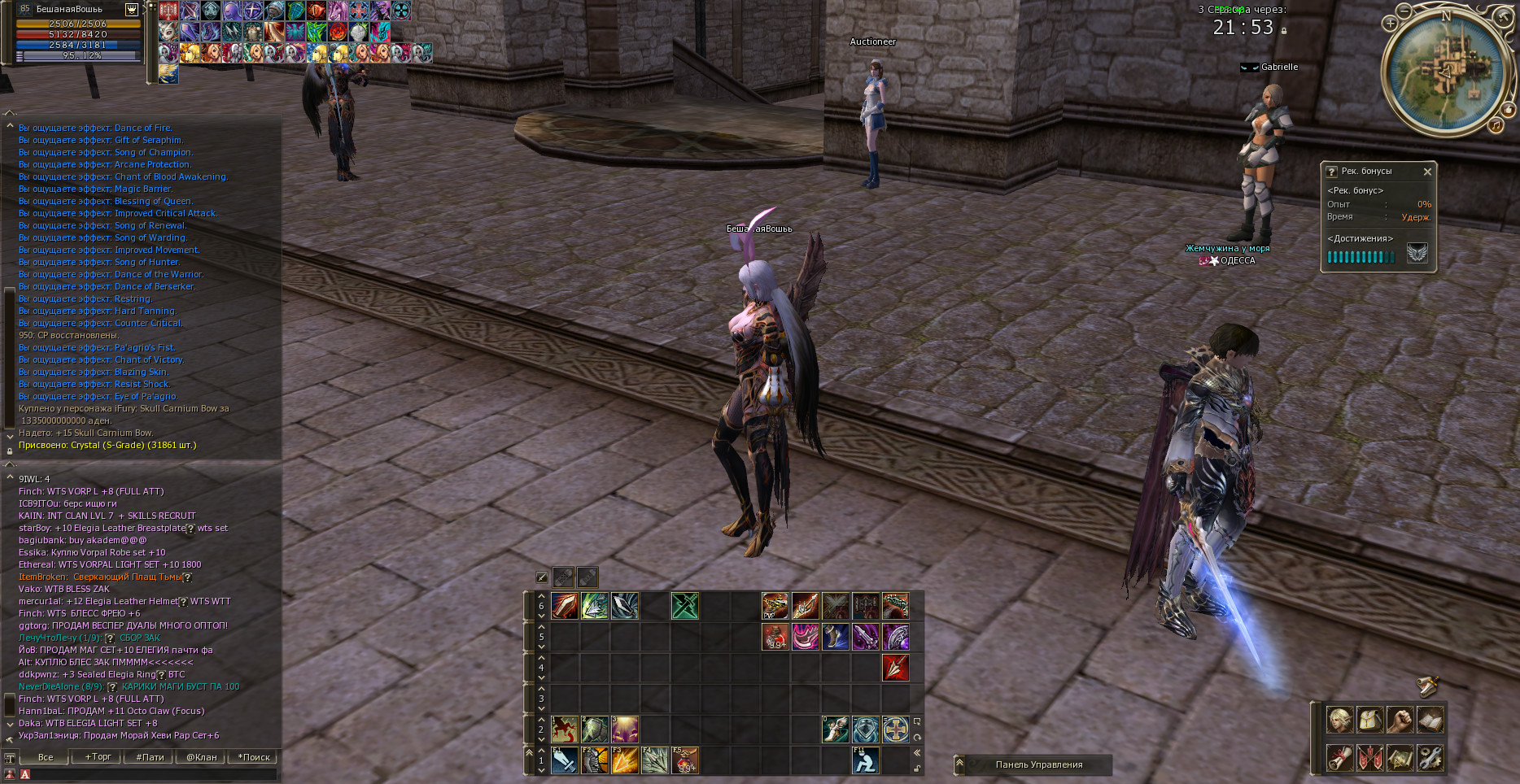Open the actions fist icon

[x=1400, y=720]
